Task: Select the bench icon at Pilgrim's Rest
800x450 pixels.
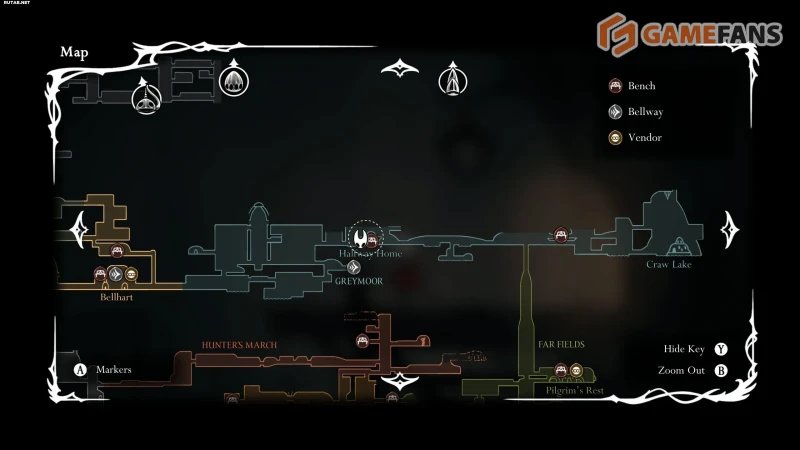Action: click(561, 371)
